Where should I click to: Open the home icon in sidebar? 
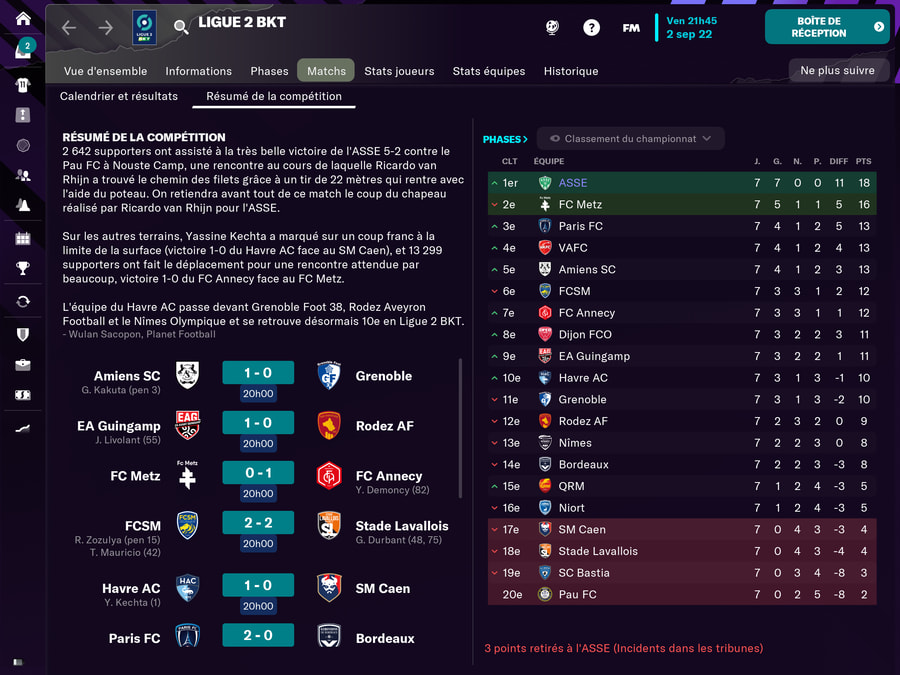pyautogui.click(x=22, y=19)
